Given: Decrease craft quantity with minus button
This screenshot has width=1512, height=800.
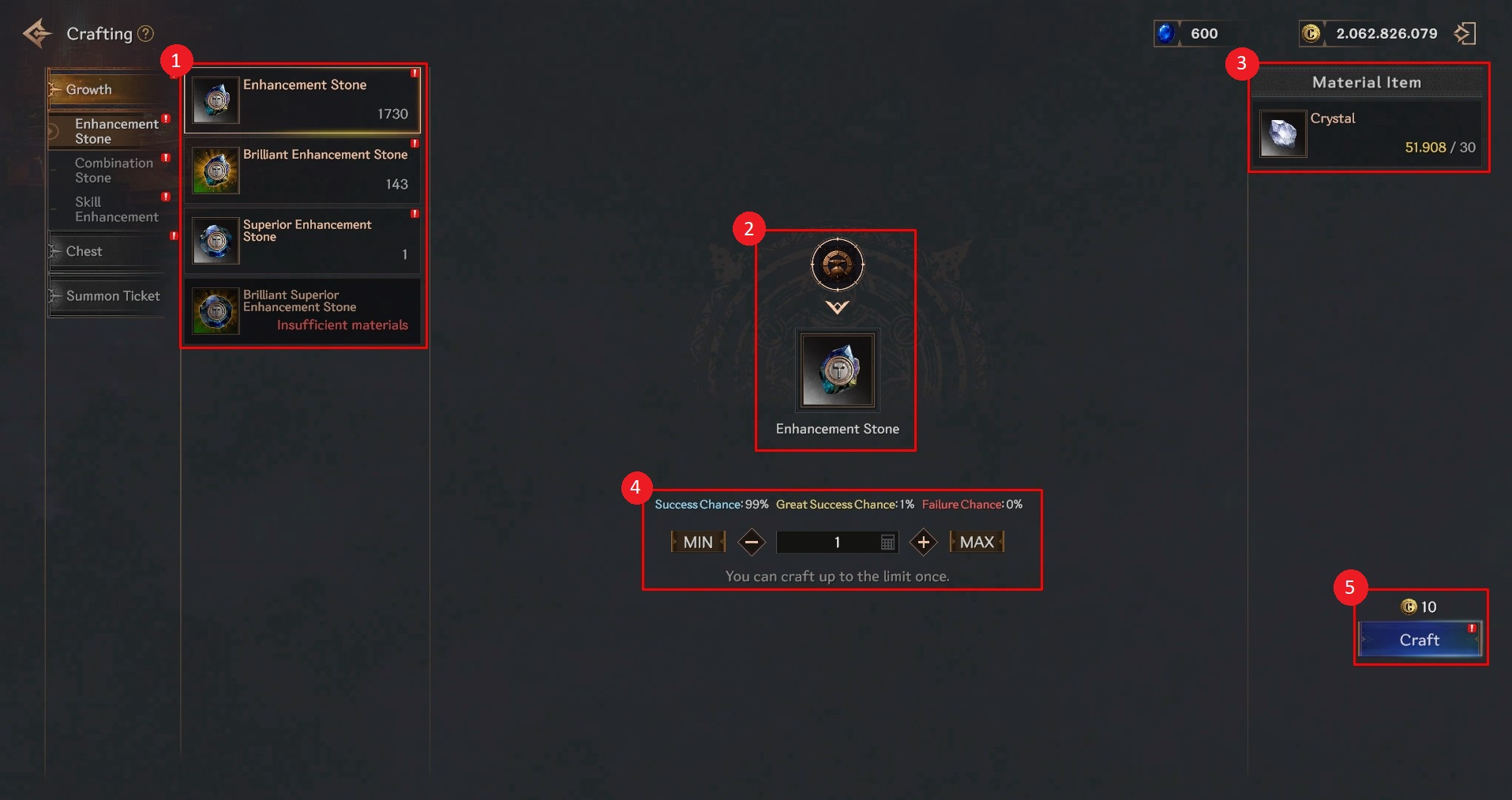Looking at the screenshot, I should point(752,543).
